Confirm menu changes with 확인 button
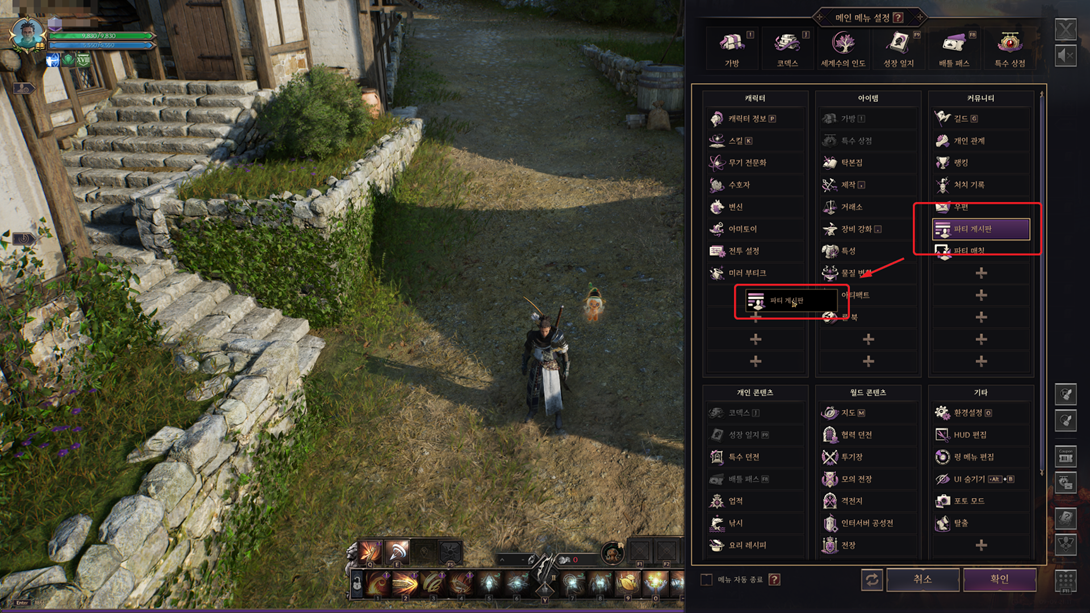The width and height of the screenshot is (1090, 613). [x=999, y=579]
